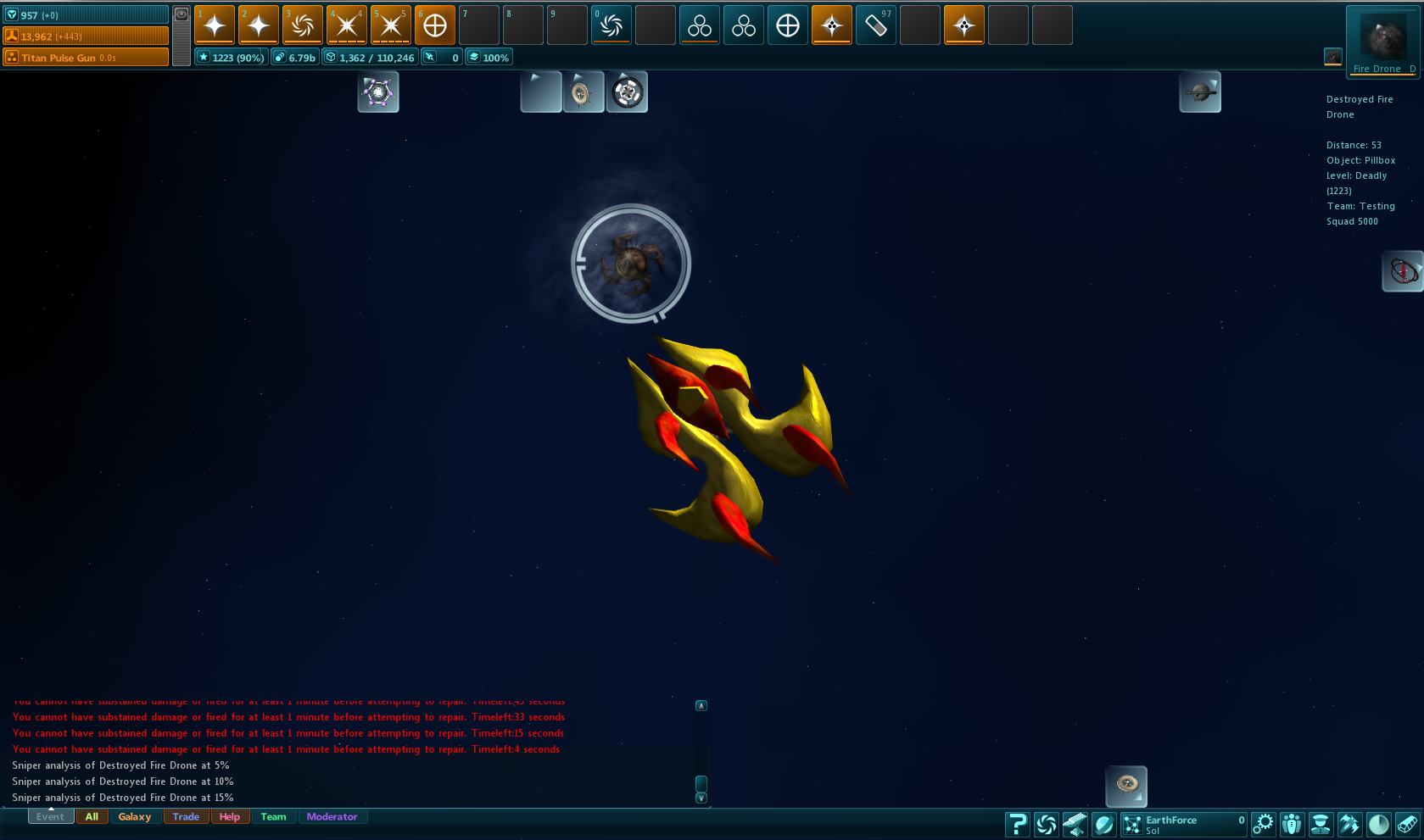
Task: Open the Event chat tab
Action: [x=50, y=817]
